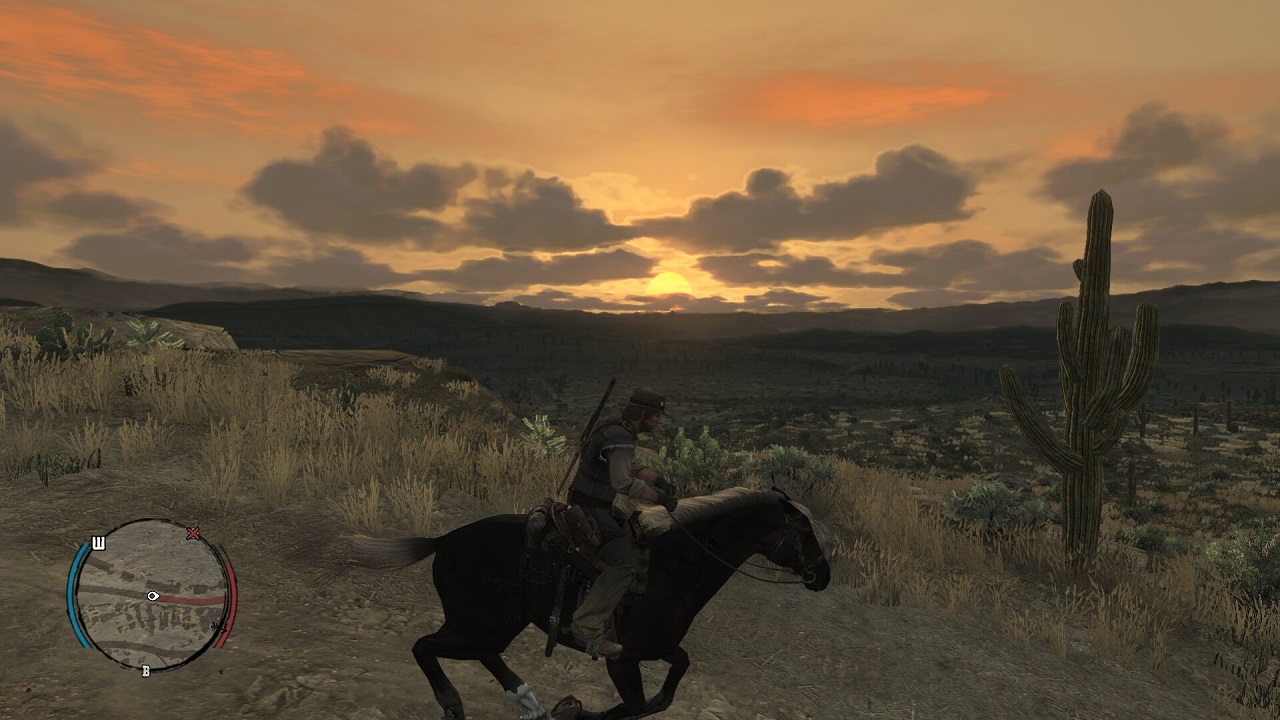Image resolution: width=1280 pixels, height=720 pixels.
Task: Click the small marker on the minimap's right edge
Action: tap(218, 627)
